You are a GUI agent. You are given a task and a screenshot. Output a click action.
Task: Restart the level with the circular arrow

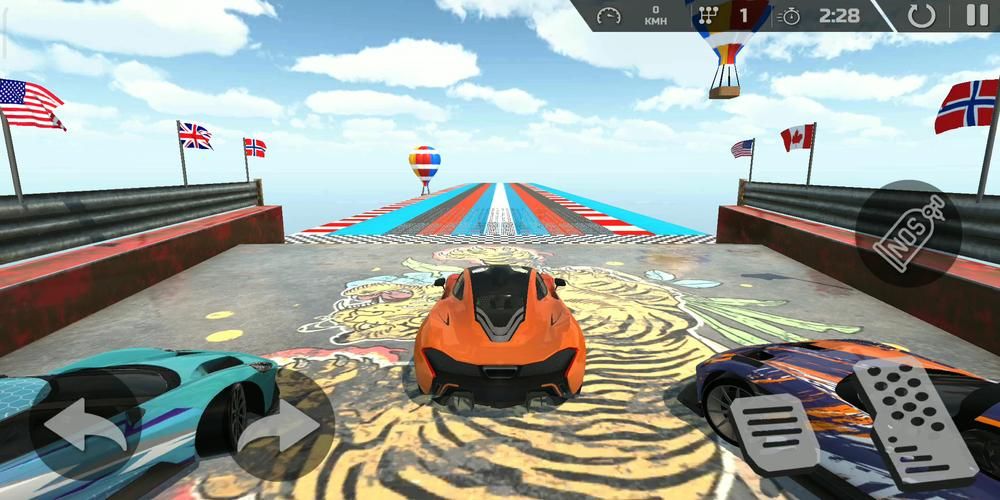[921, 15]
